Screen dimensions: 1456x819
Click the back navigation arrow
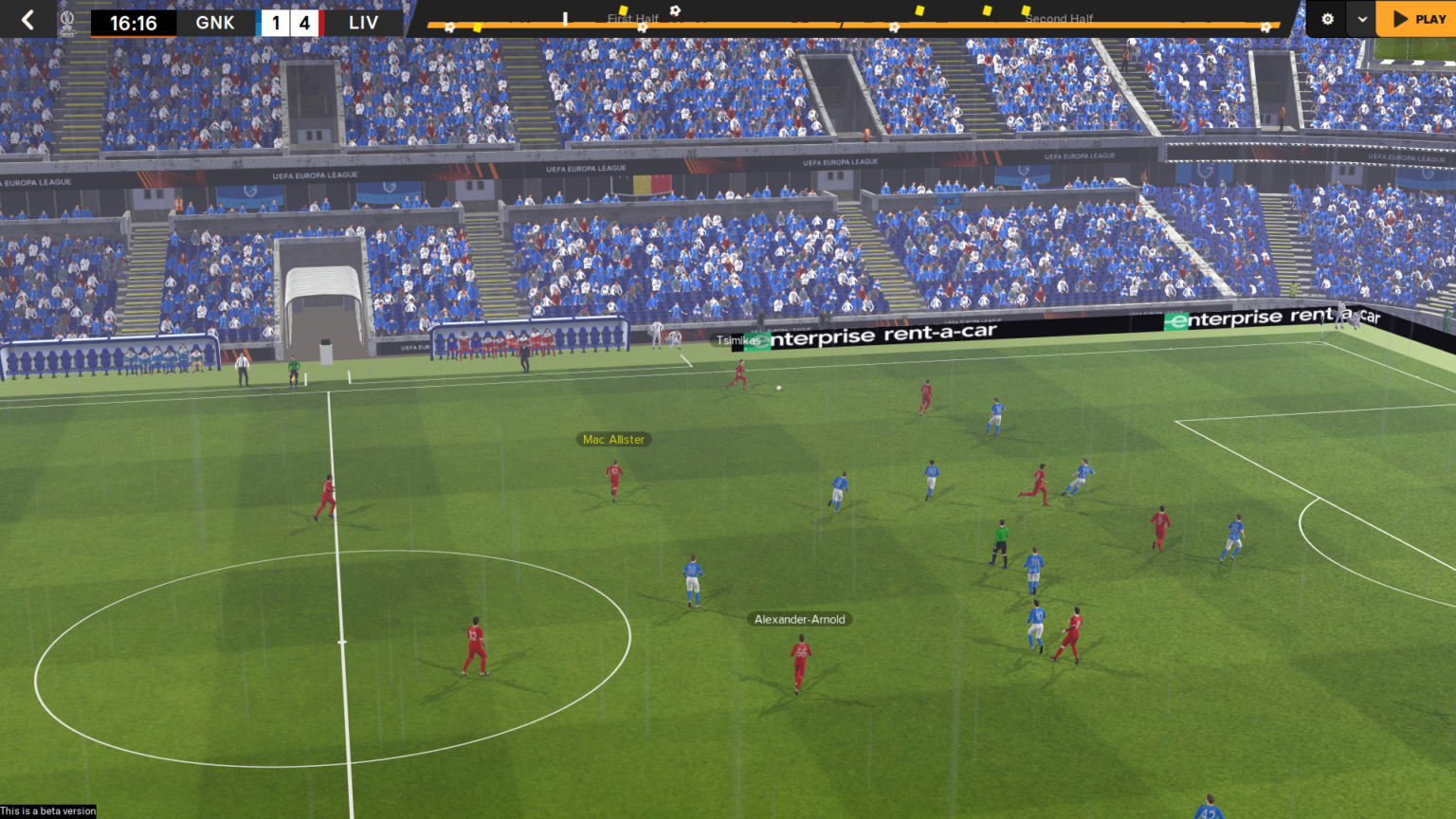[x=27, y=18]
